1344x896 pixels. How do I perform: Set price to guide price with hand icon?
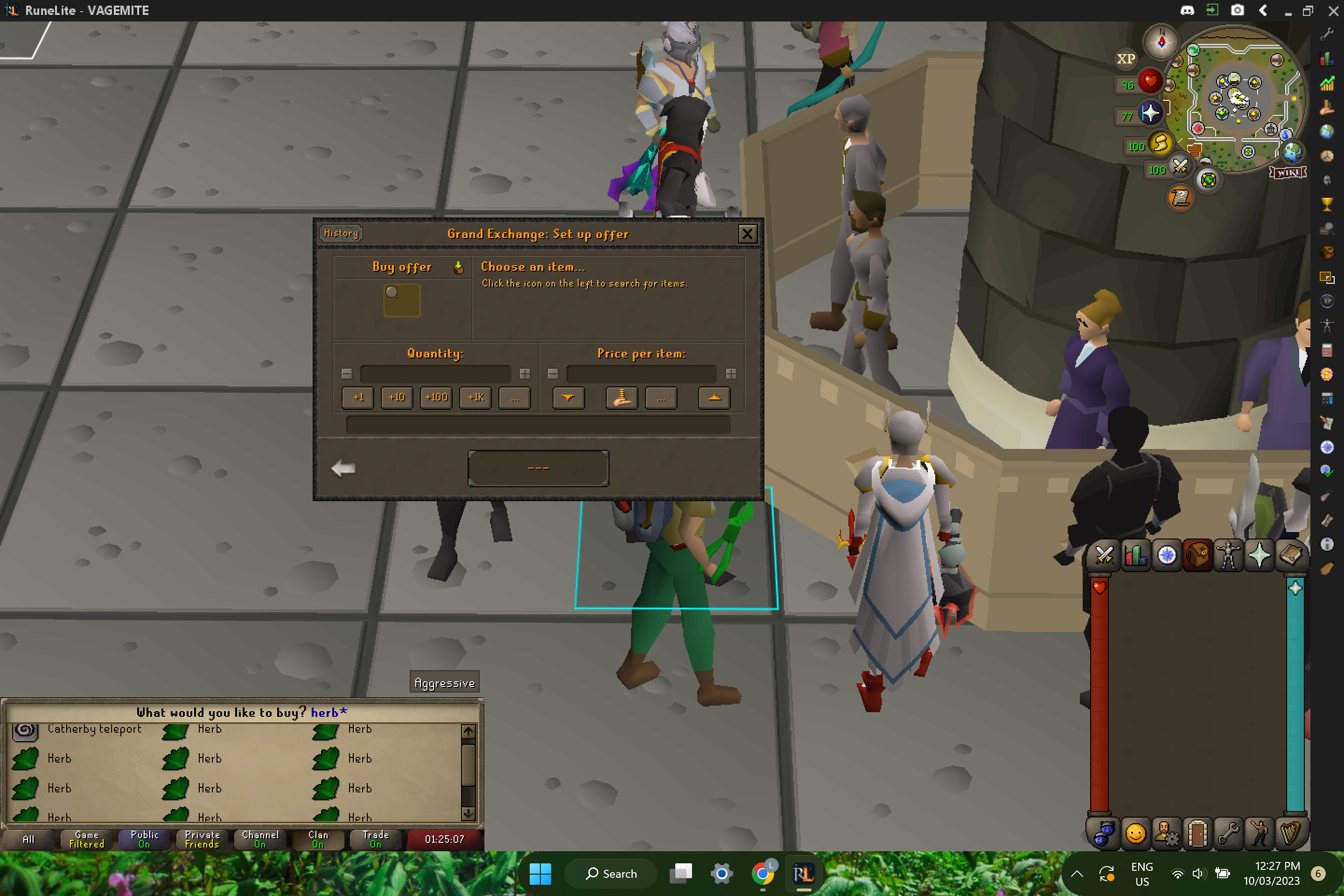click(621, 398)
